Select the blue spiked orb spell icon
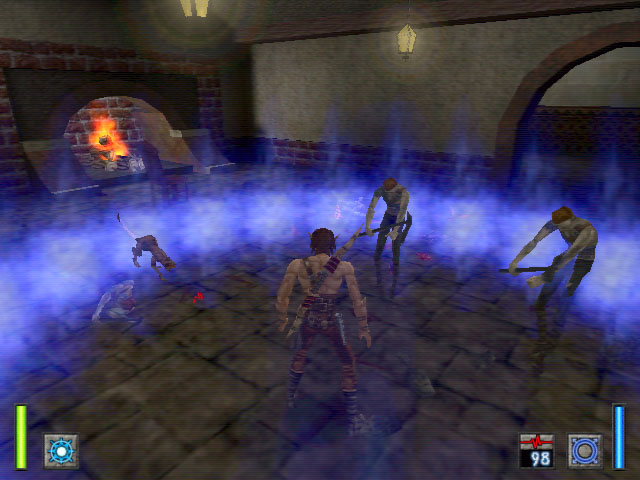Screen dimensions: 640x480 [60, 450]
